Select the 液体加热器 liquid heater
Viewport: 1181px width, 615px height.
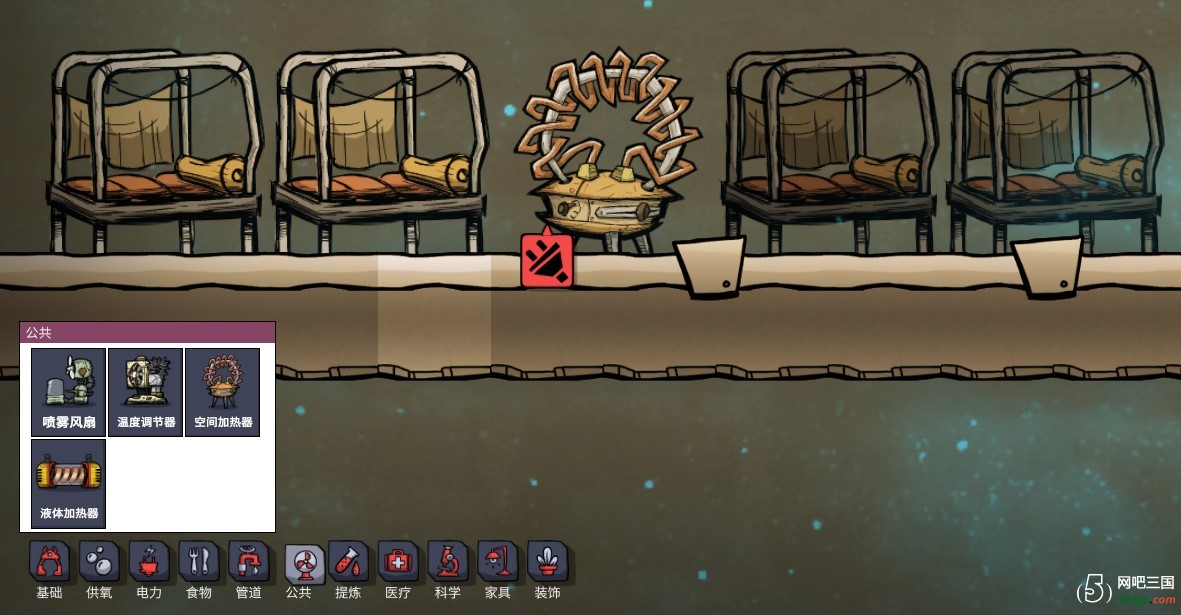coord(68,483)
